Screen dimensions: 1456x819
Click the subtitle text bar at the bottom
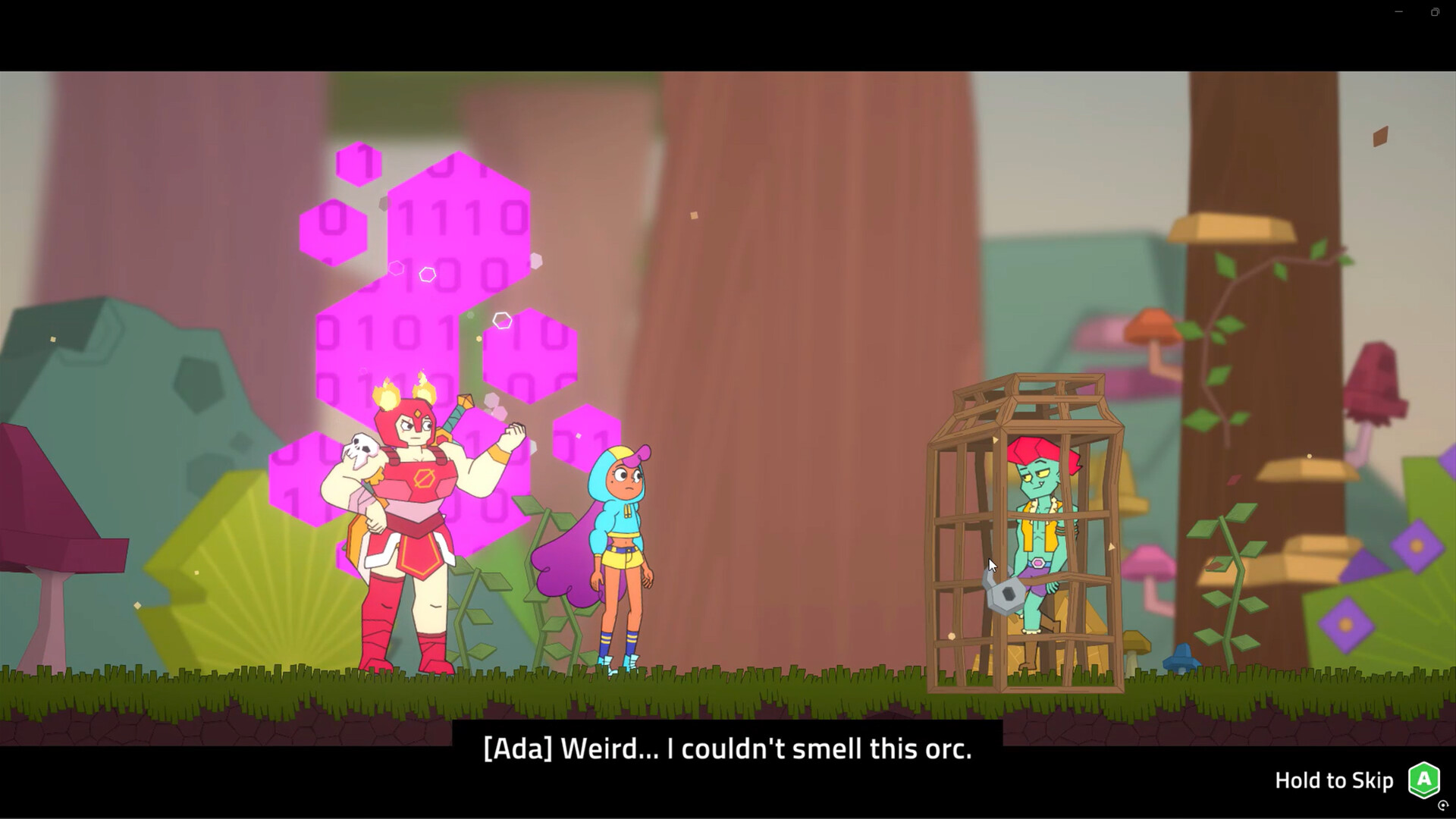(728, 749)
